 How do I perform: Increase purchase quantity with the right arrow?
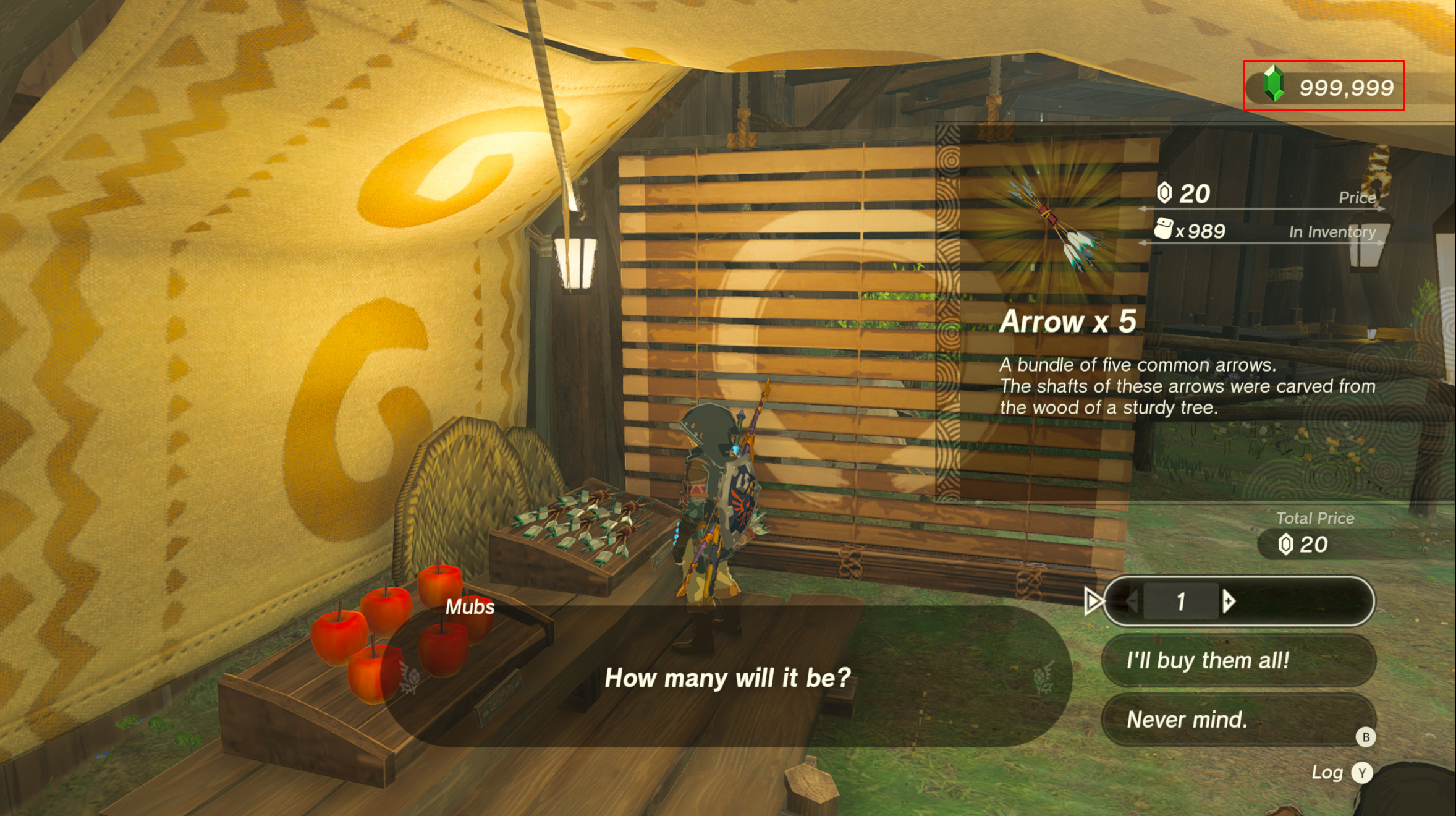click(x=1229, y=601)
